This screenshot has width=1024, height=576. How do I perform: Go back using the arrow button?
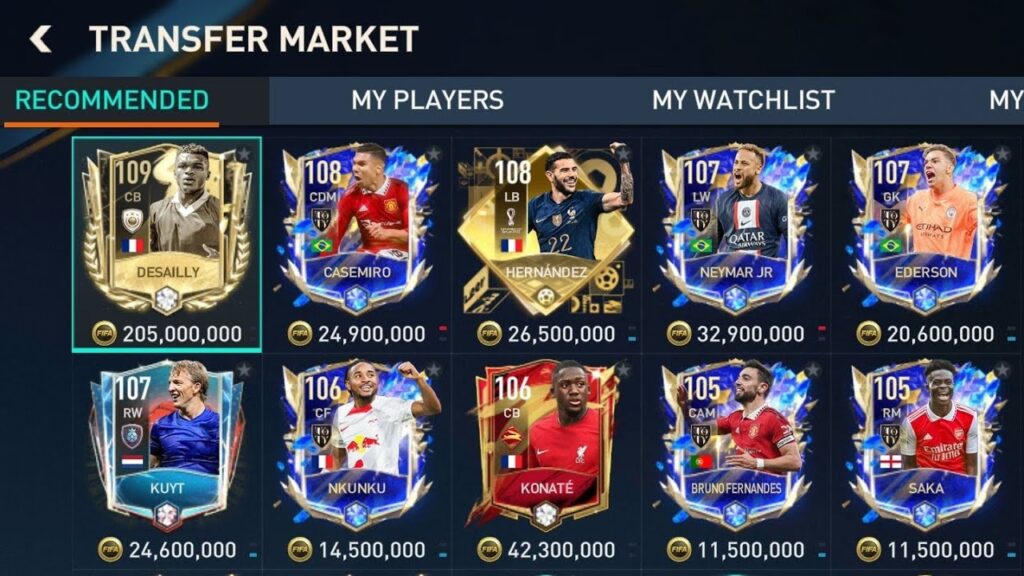(40, 39)
